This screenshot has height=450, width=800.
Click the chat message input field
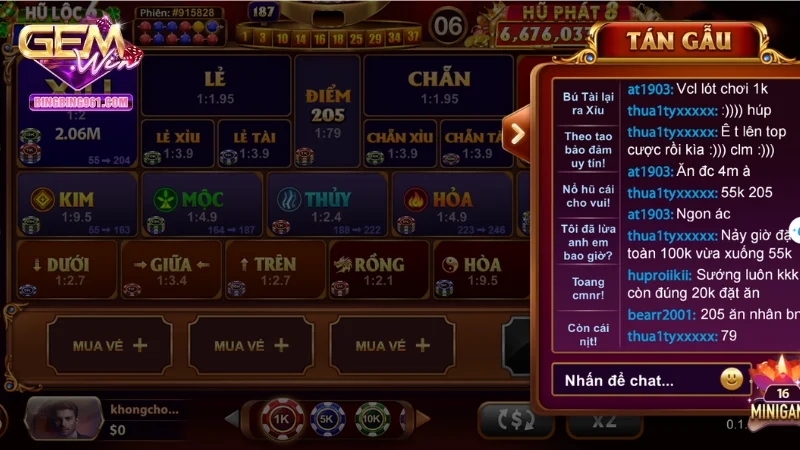[632, 380]
